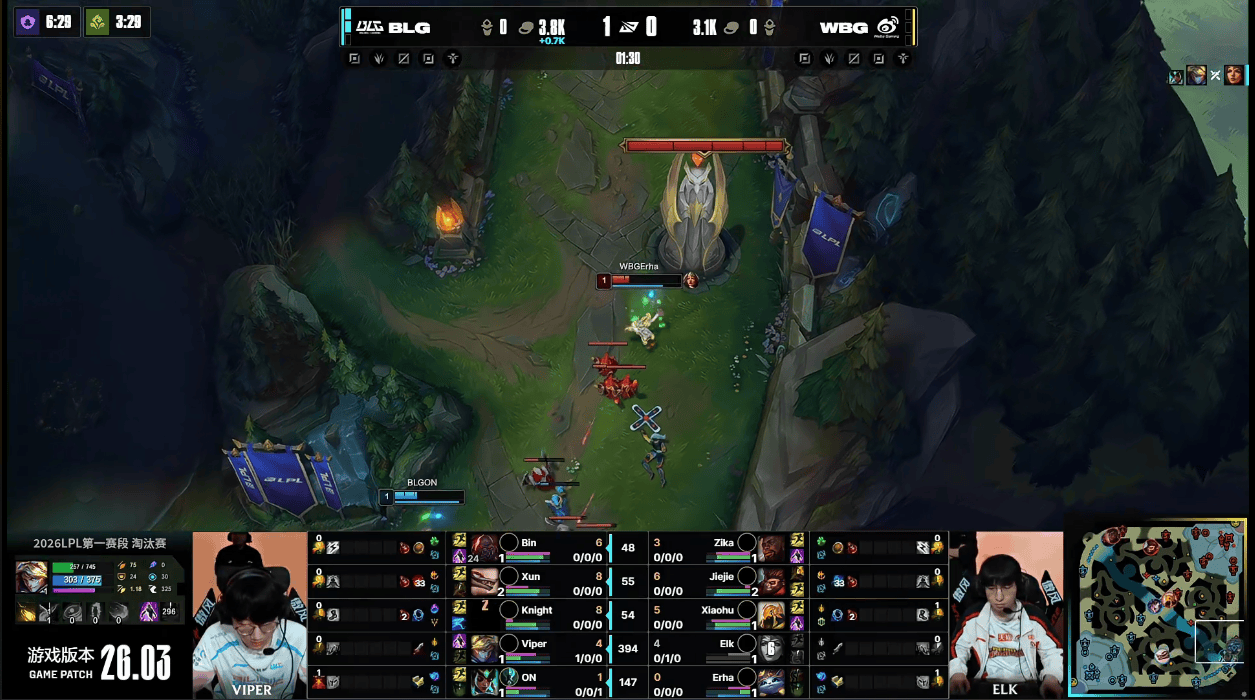Open the ELK player camera feed
Viewport: 1255px width, 700px height.
[x=1005, y=615]
